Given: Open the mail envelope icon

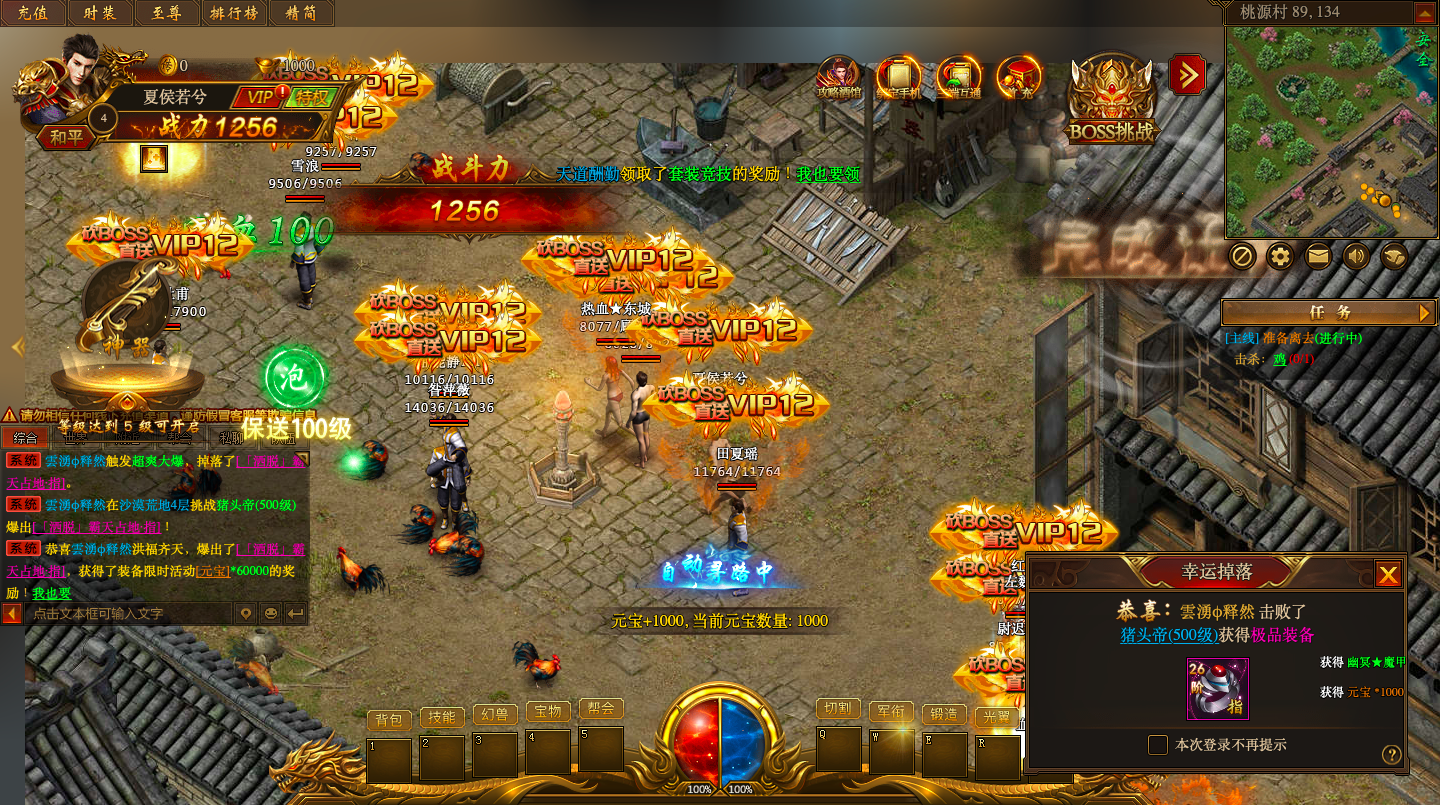Looking at the screenshot, I should [1318, 257].
